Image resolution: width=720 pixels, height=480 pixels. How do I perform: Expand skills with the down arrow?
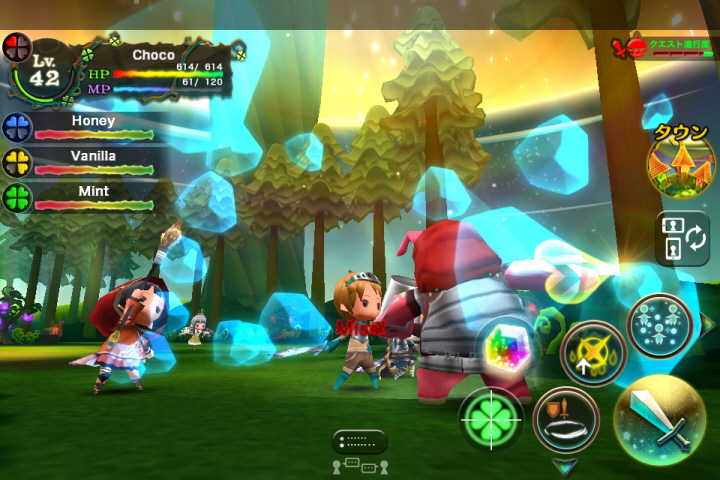(x=565, y=465)
